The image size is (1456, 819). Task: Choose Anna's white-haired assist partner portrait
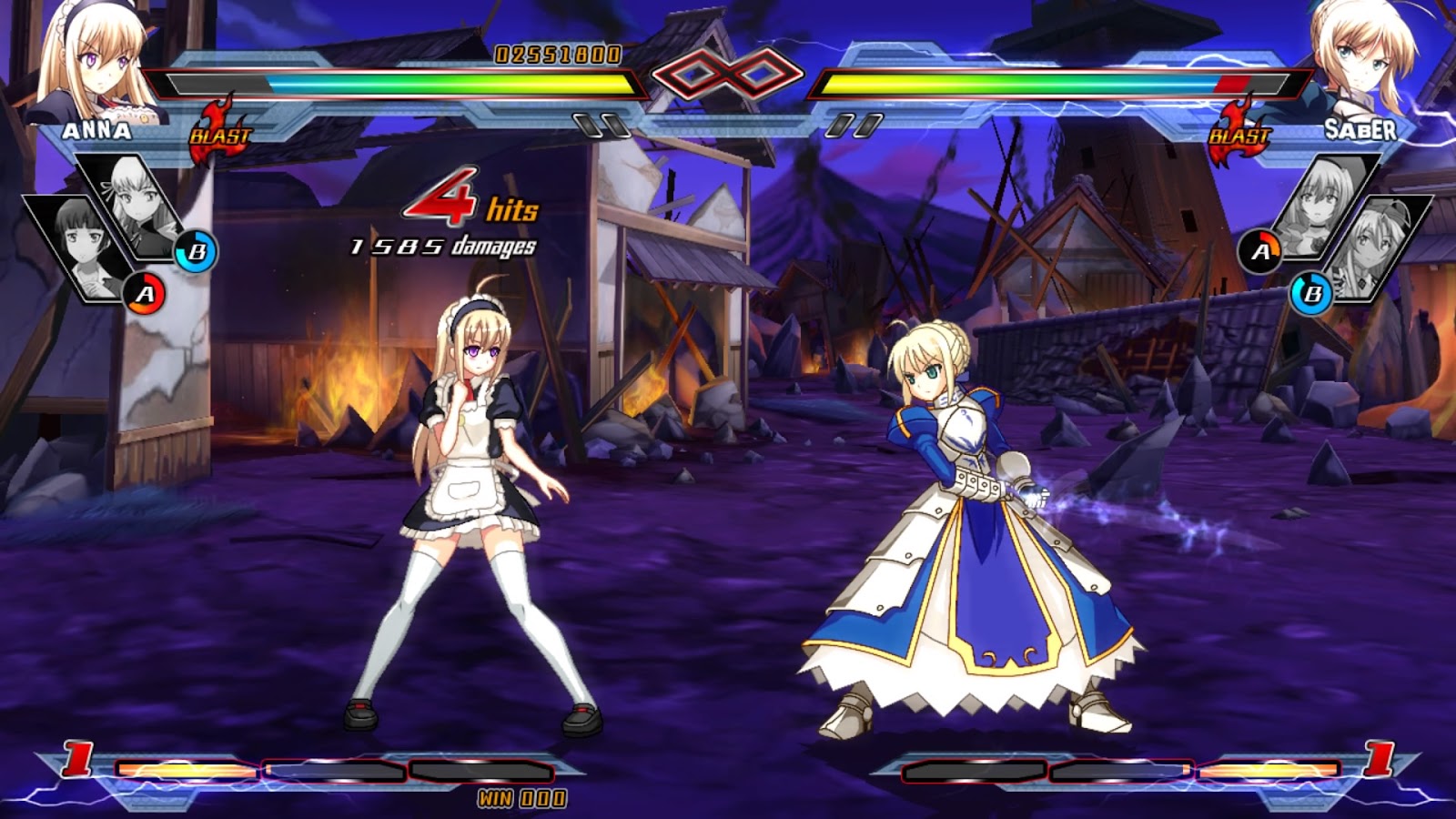pyautogui.click(x=136, y=205)
